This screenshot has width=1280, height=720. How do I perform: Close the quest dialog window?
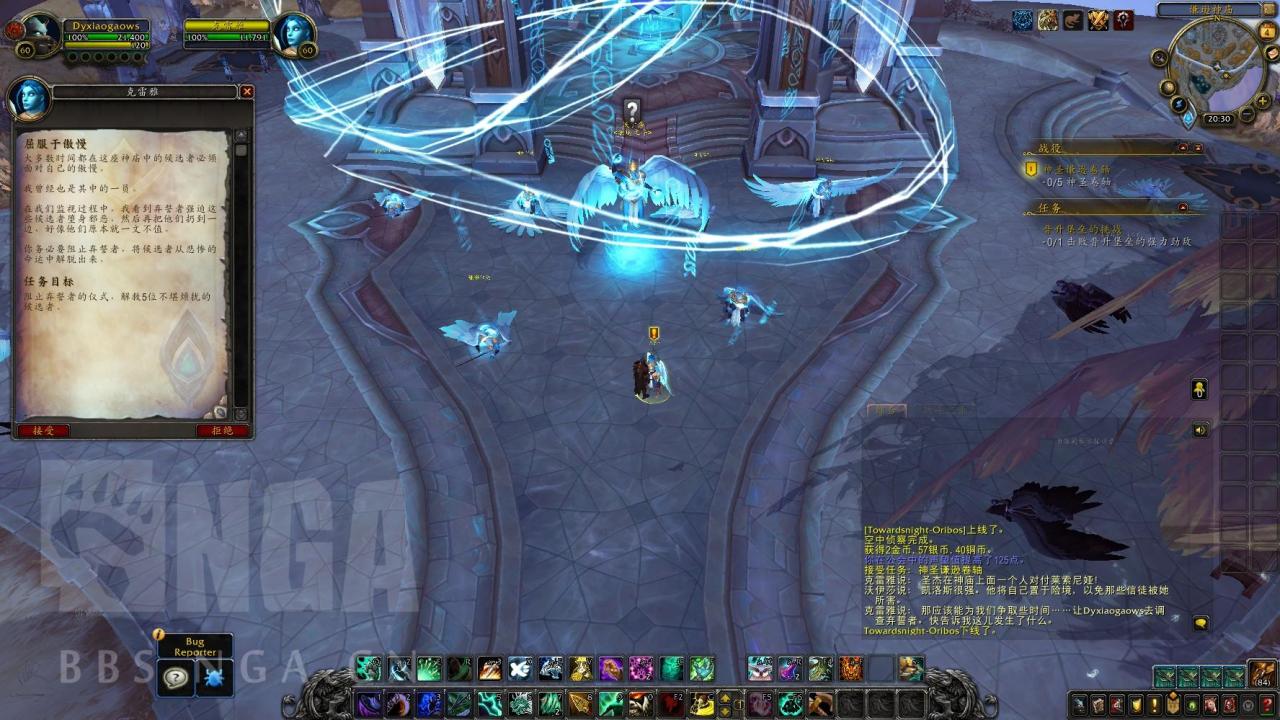point(247,91)
